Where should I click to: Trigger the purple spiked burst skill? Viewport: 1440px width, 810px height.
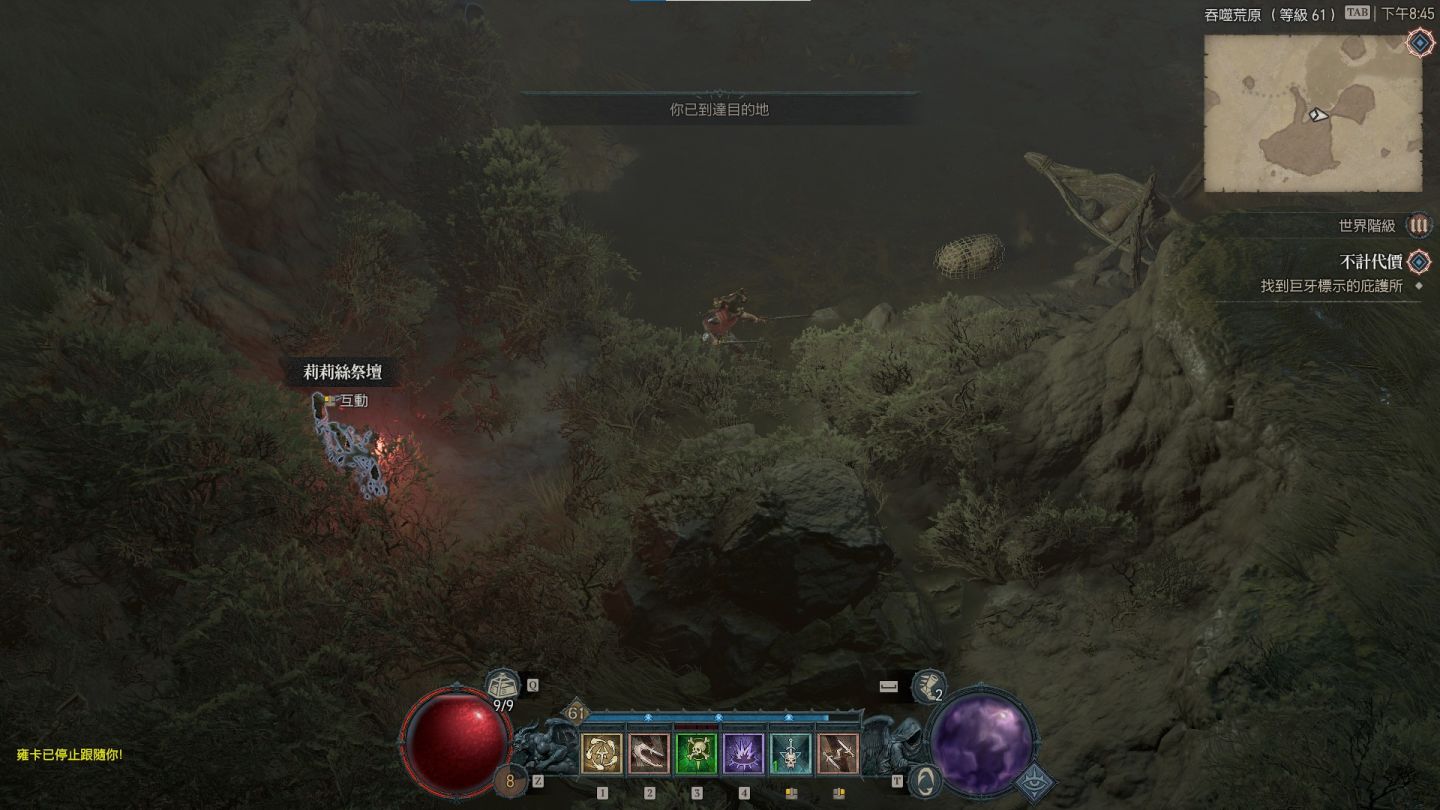point(743,754)
